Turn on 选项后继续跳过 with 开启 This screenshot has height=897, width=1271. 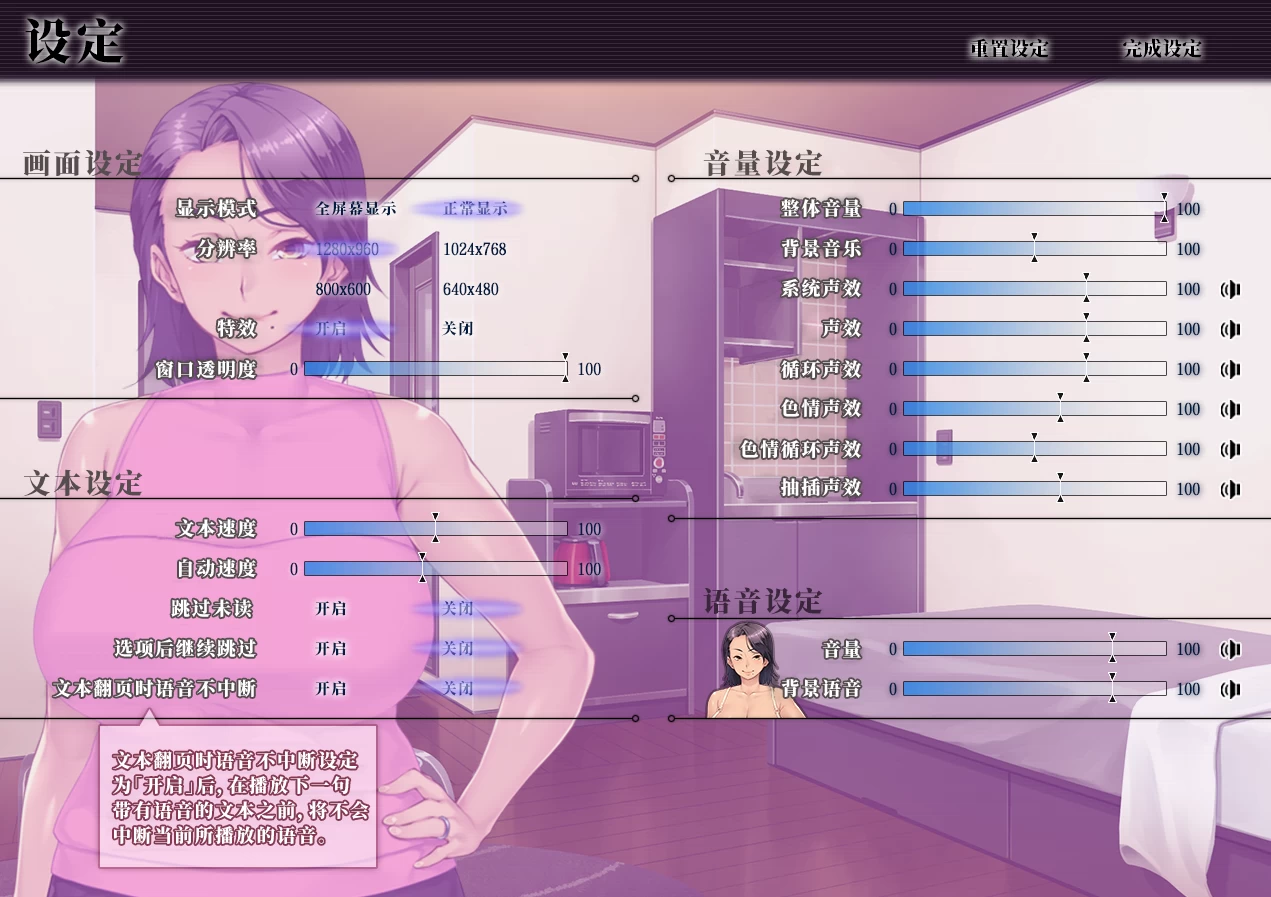click(x=331, y=649)
